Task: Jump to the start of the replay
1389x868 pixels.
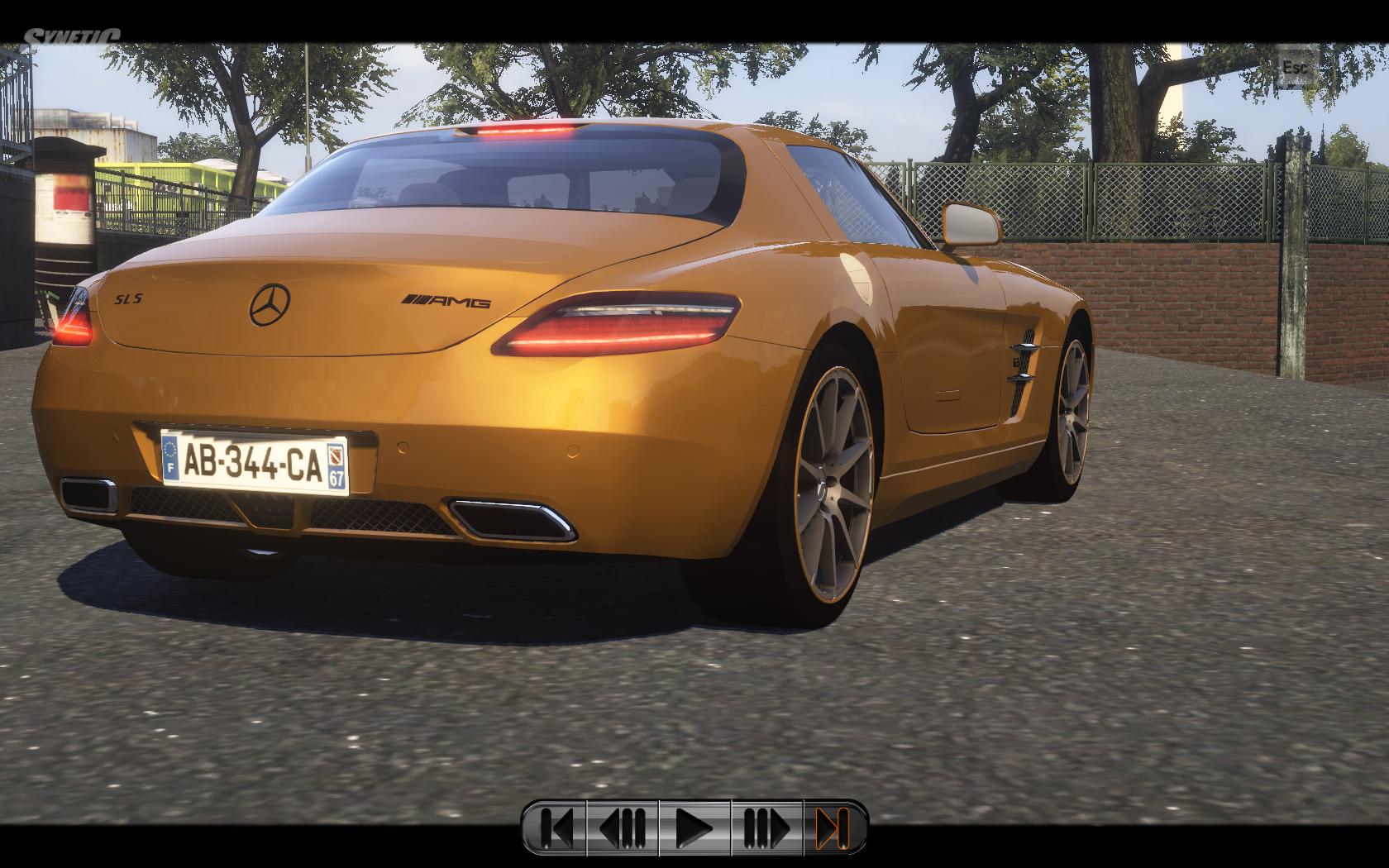Action: point(556,827)
